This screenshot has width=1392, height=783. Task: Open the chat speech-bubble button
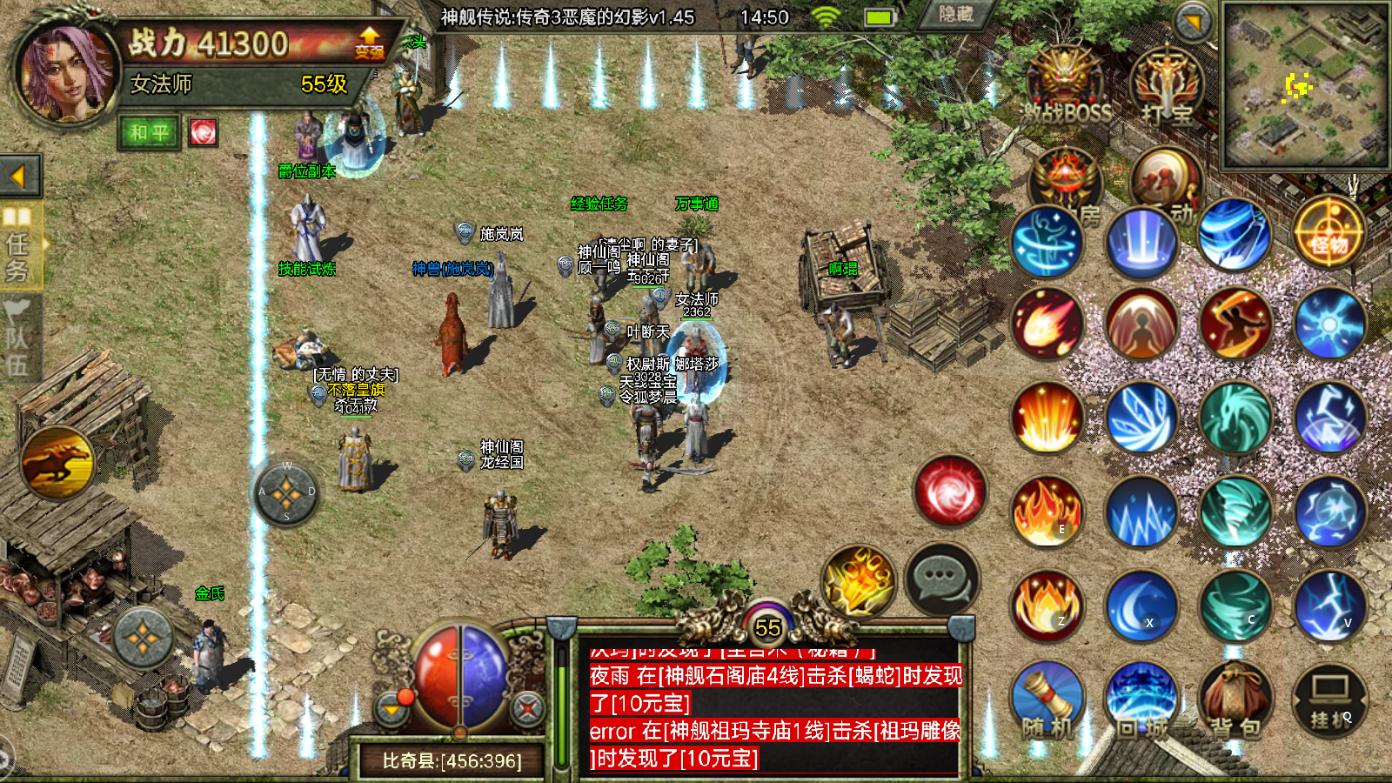point(942,579)
